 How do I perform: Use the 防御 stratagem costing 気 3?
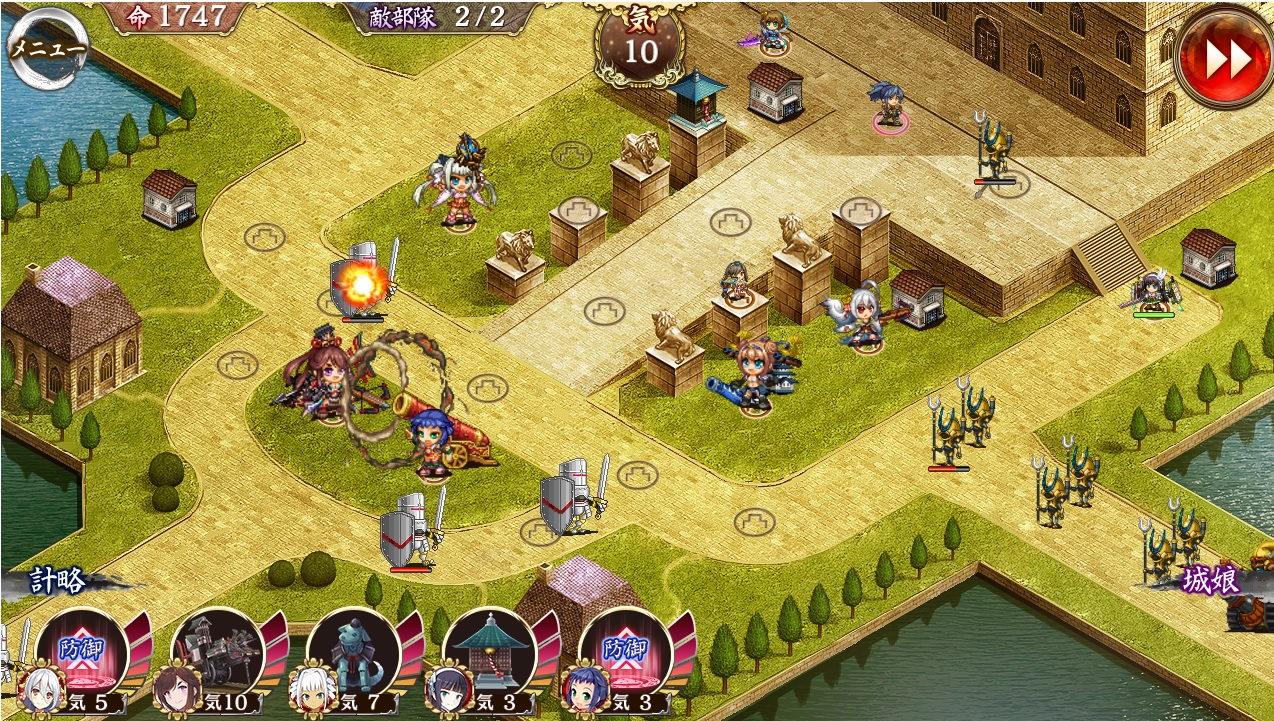pos(624,652)
